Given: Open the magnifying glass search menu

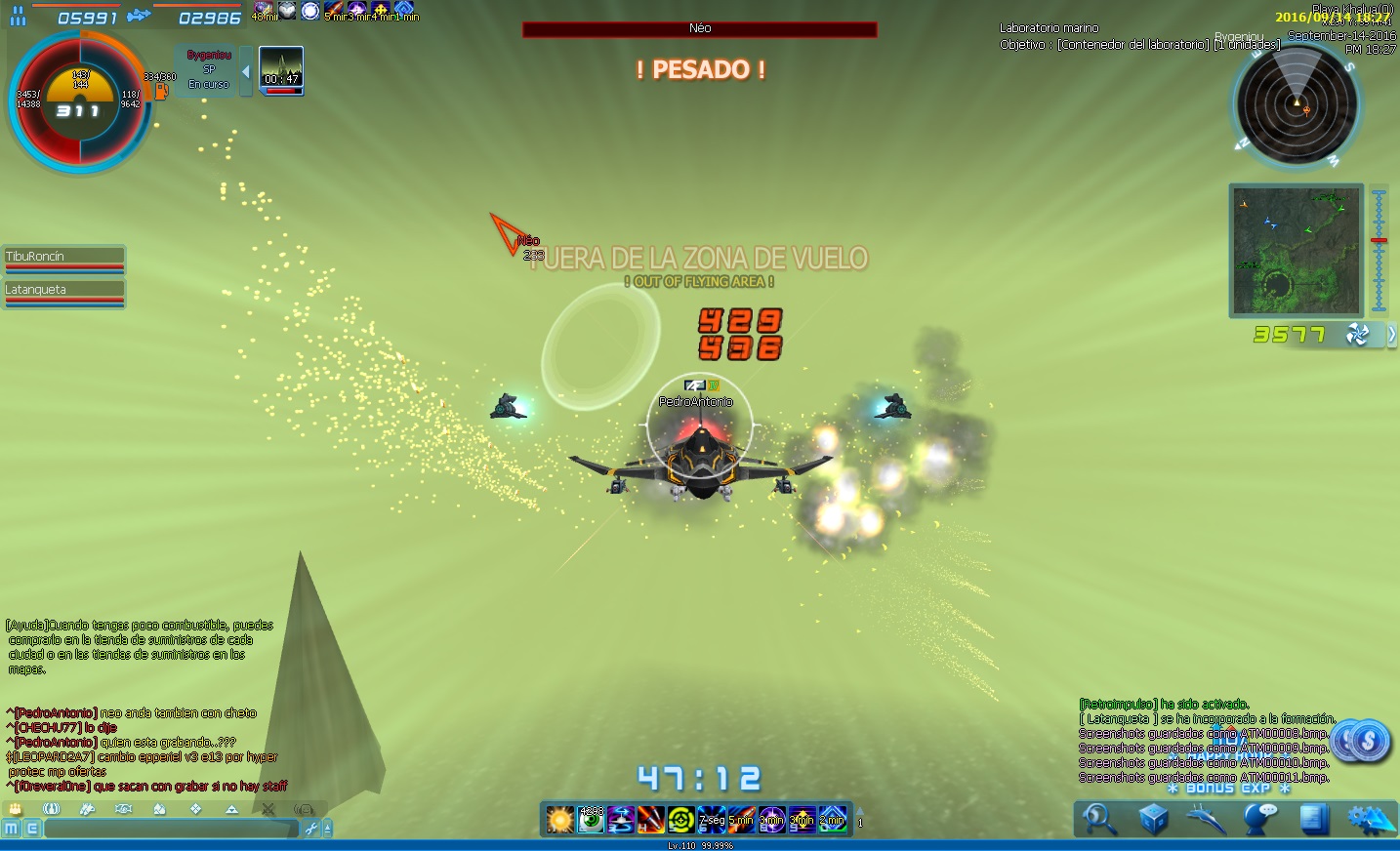Looking at the screenshot, I should (1099, 820).
